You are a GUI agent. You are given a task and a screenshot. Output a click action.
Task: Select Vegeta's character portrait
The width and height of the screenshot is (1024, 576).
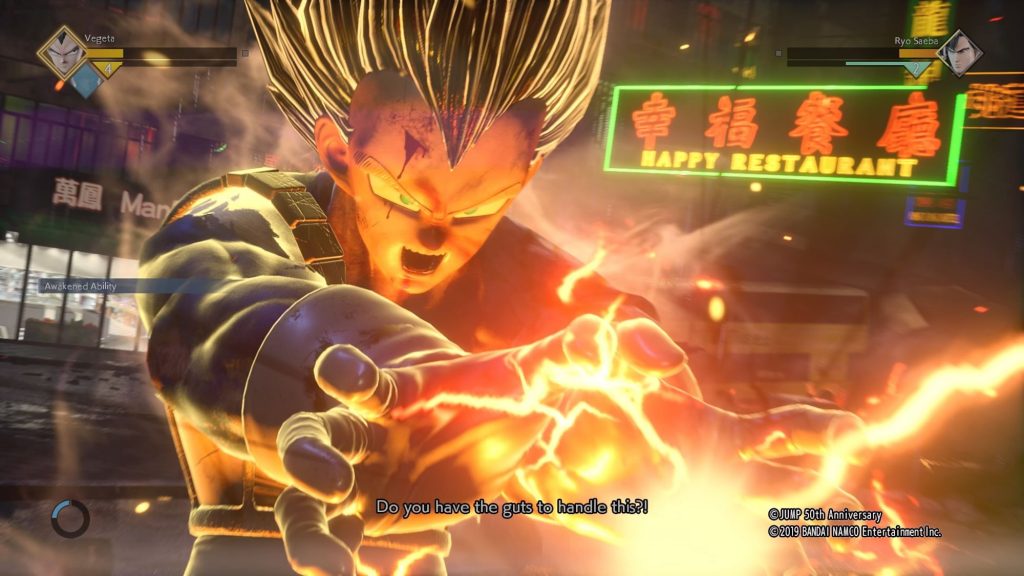[62, 52]
